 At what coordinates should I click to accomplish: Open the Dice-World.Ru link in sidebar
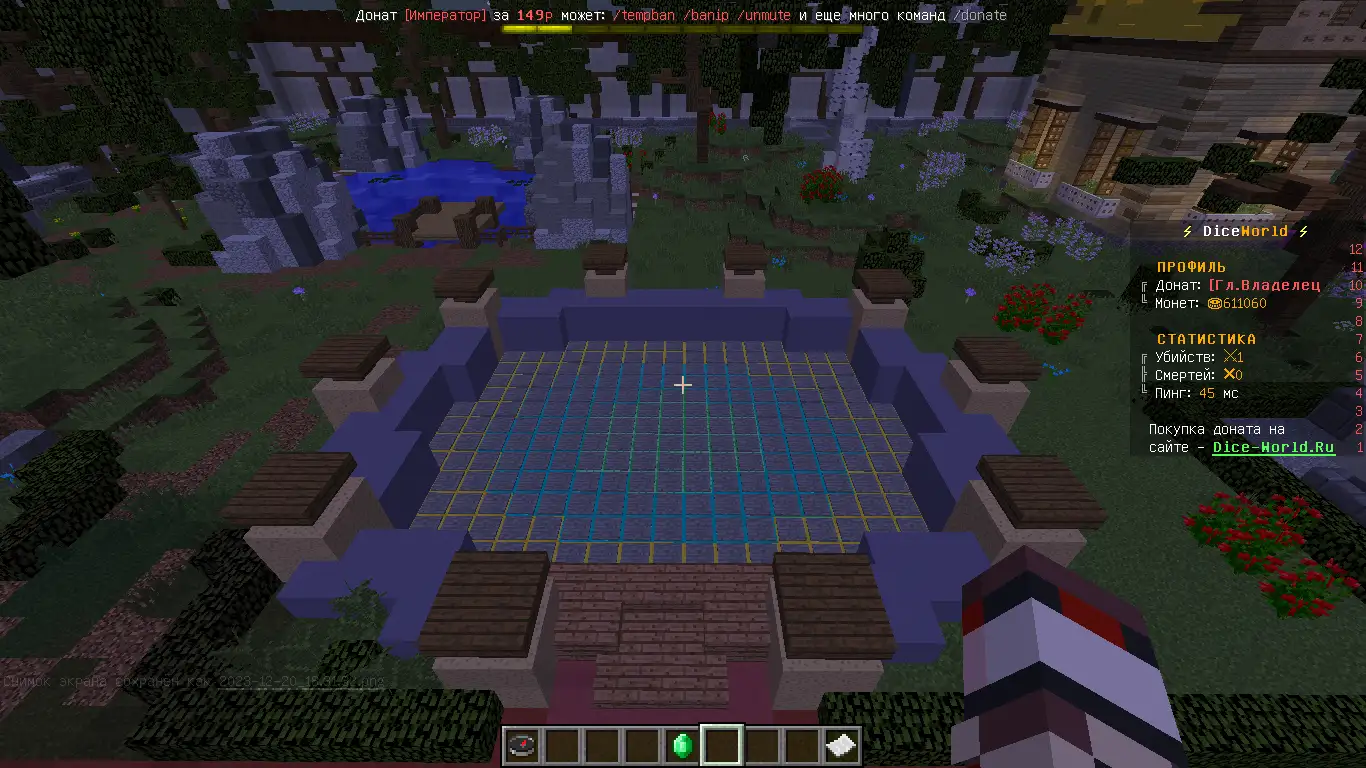coord(1273,447)
